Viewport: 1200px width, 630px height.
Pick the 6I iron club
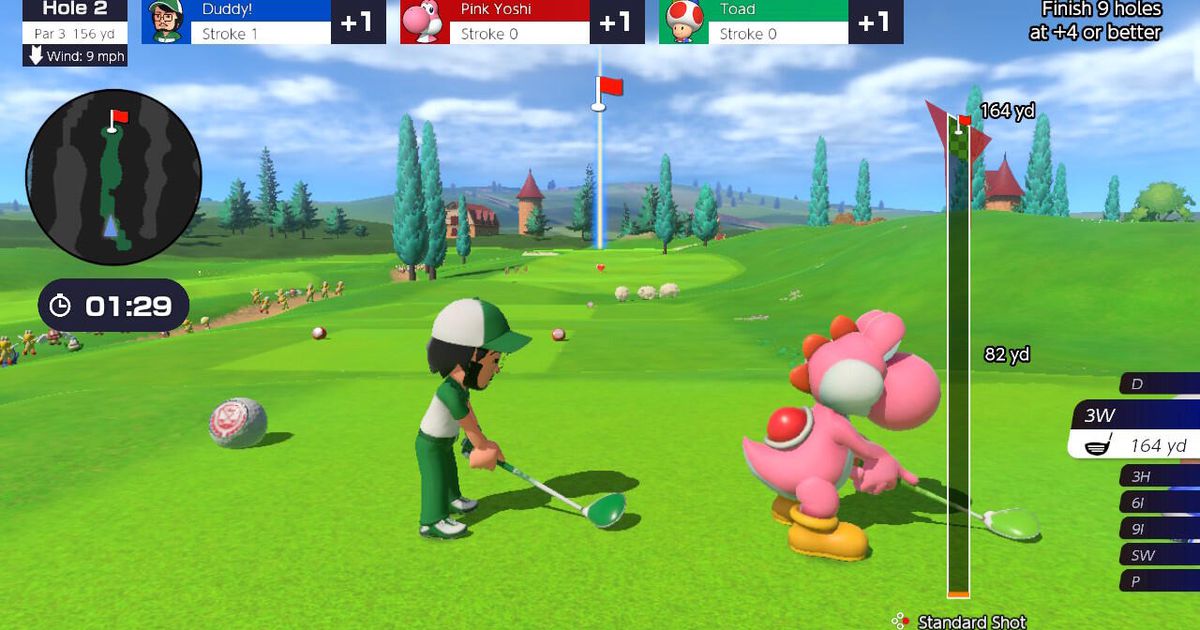click(x=1160, y=503)
